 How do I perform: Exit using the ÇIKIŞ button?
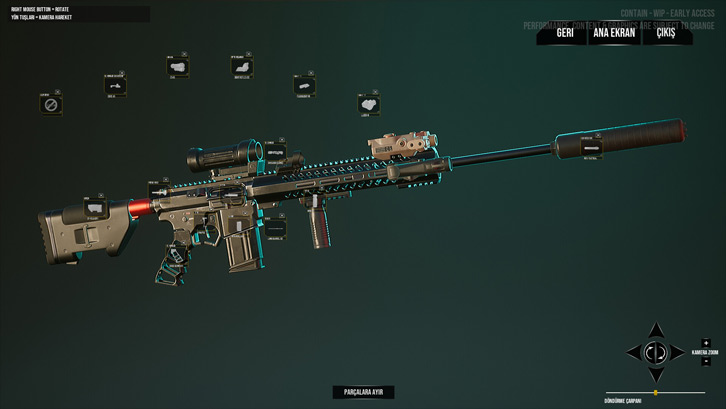pyautogui.click(x=665, y=33)
